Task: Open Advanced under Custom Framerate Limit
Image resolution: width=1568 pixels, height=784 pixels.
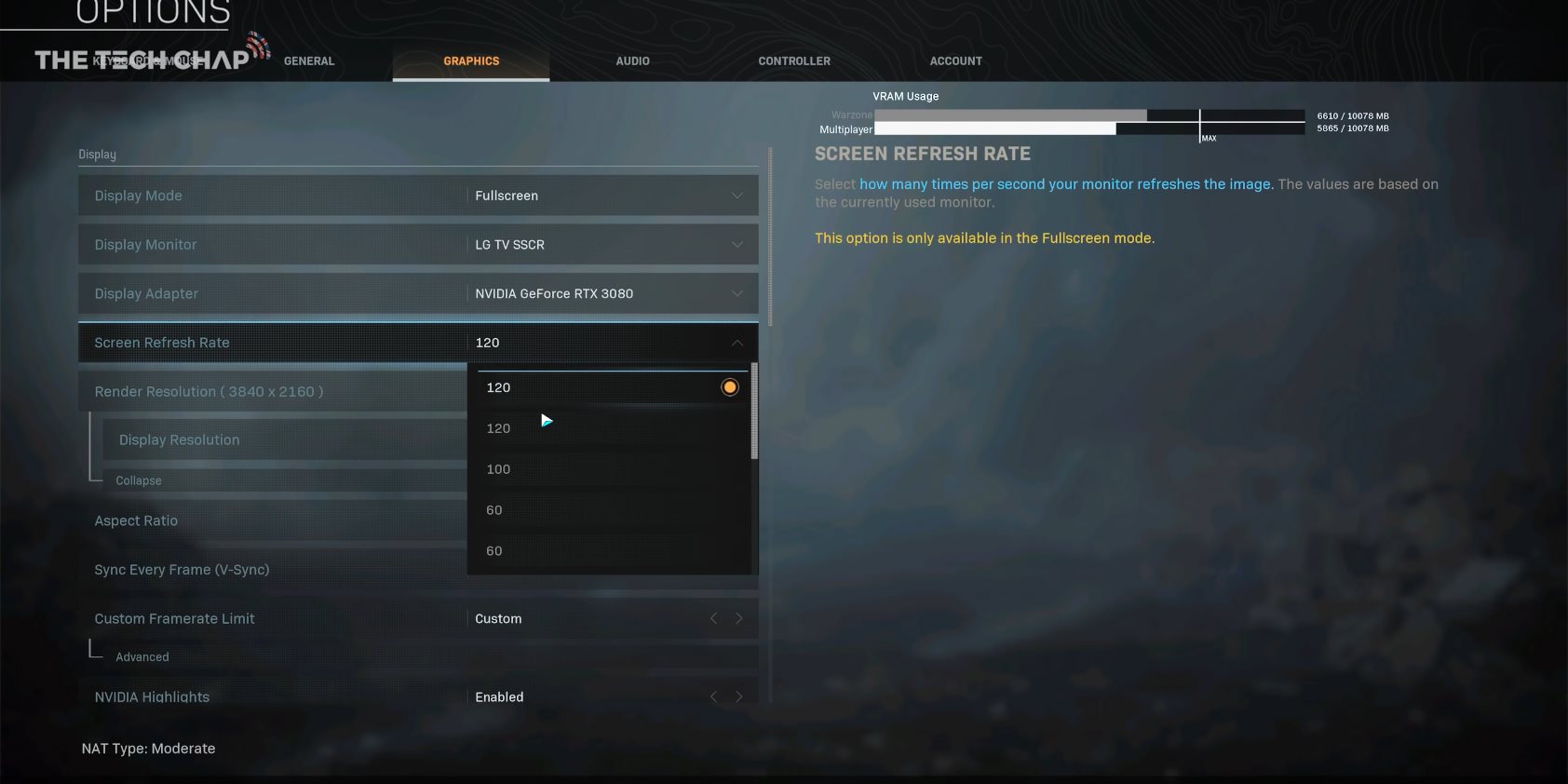Action: pyautogui.click(x=142, y=656)
